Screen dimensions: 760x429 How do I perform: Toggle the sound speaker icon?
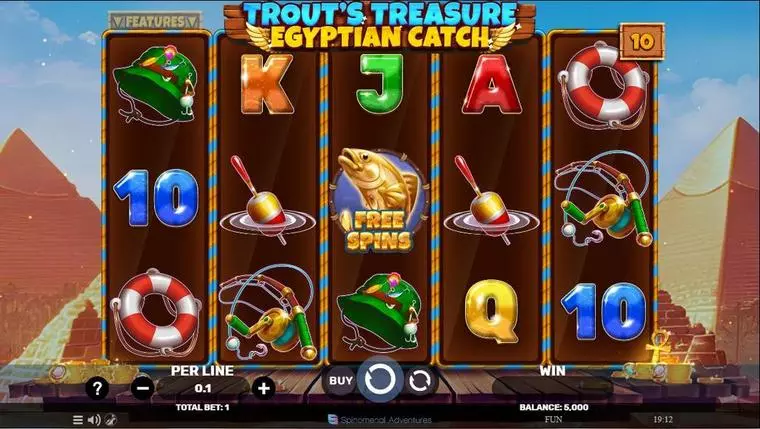[95, 420]
